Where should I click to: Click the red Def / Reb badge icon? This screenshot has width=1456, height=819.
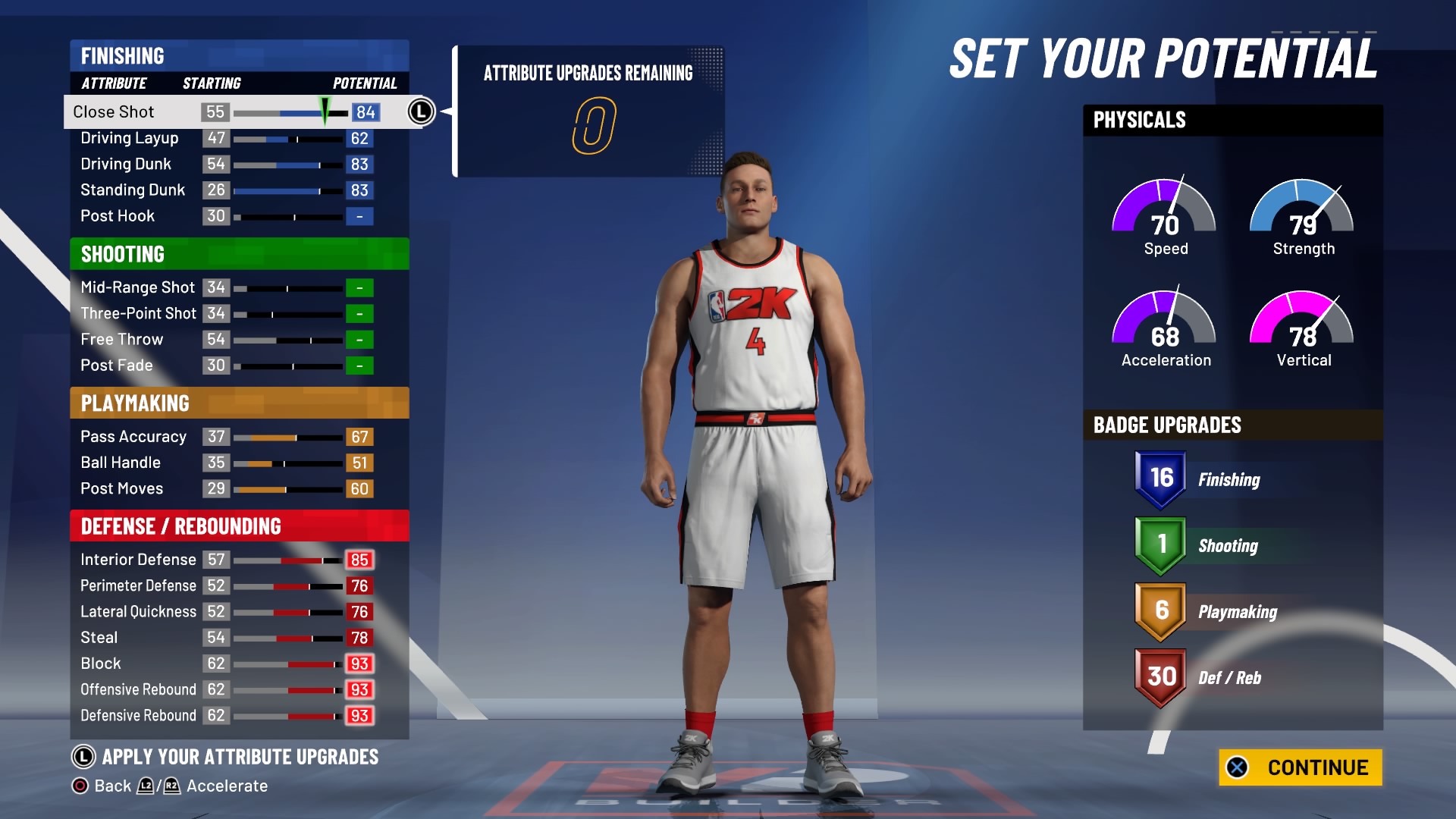tap(1159, 677)
